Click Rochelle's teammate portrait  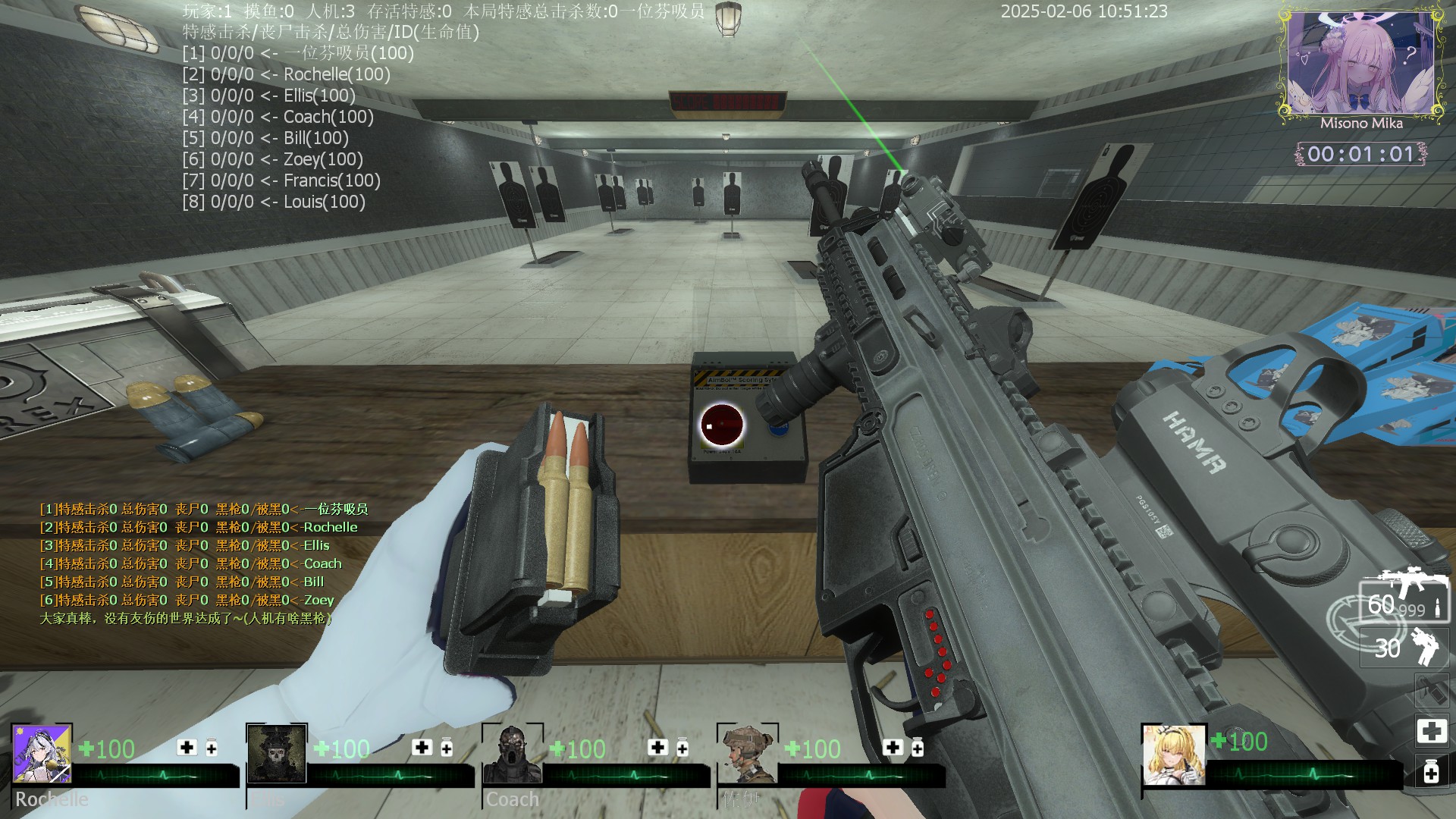42,753
